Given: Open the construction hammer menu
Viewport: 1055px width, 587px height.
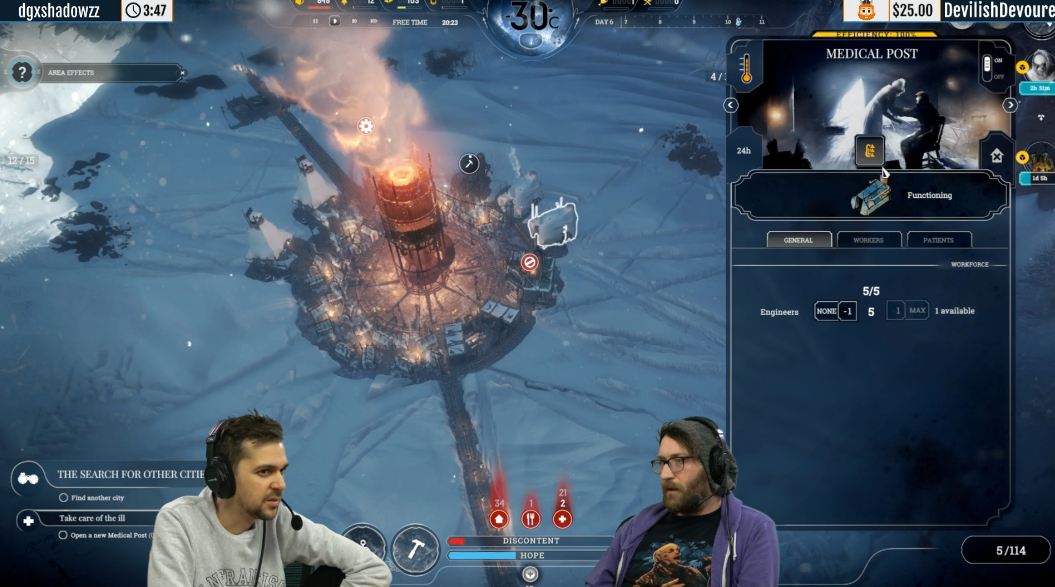Looking at the screenshot, I should [415, 548].
